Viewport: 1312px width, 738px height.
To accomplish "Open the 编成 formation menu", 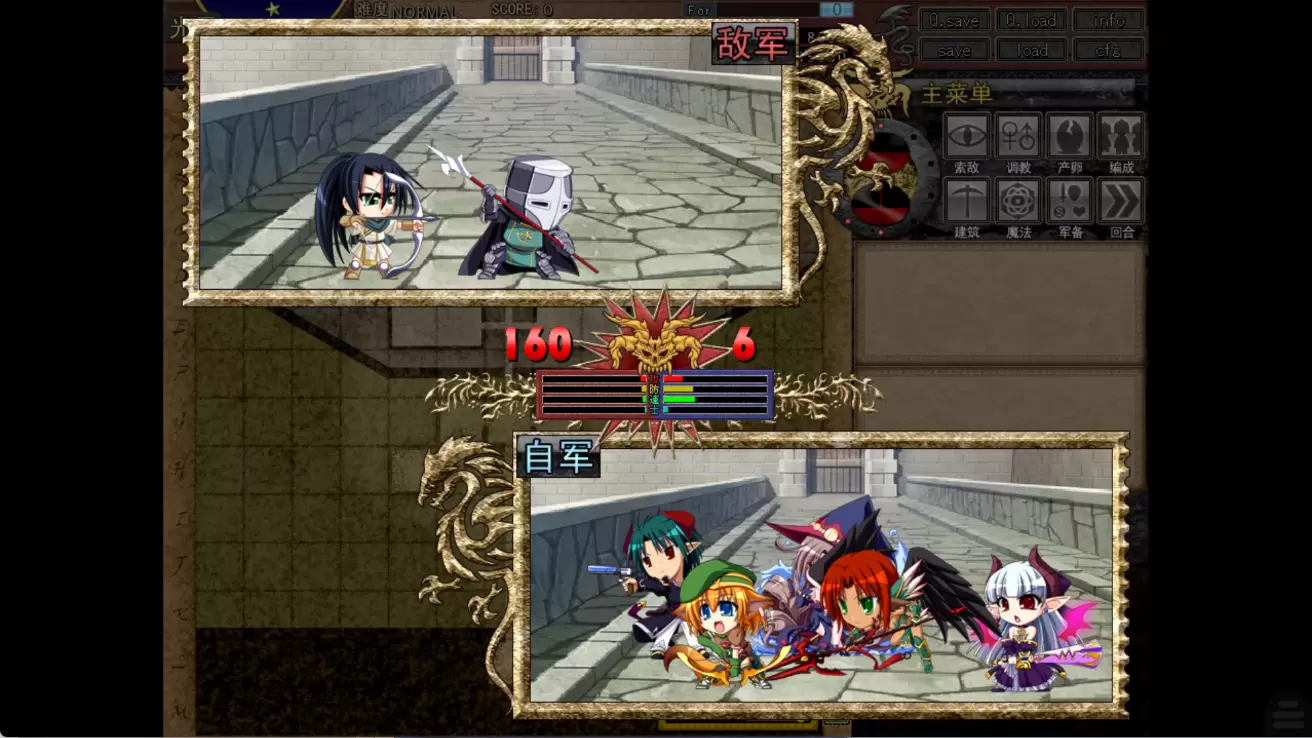I will pos(1121,136).
